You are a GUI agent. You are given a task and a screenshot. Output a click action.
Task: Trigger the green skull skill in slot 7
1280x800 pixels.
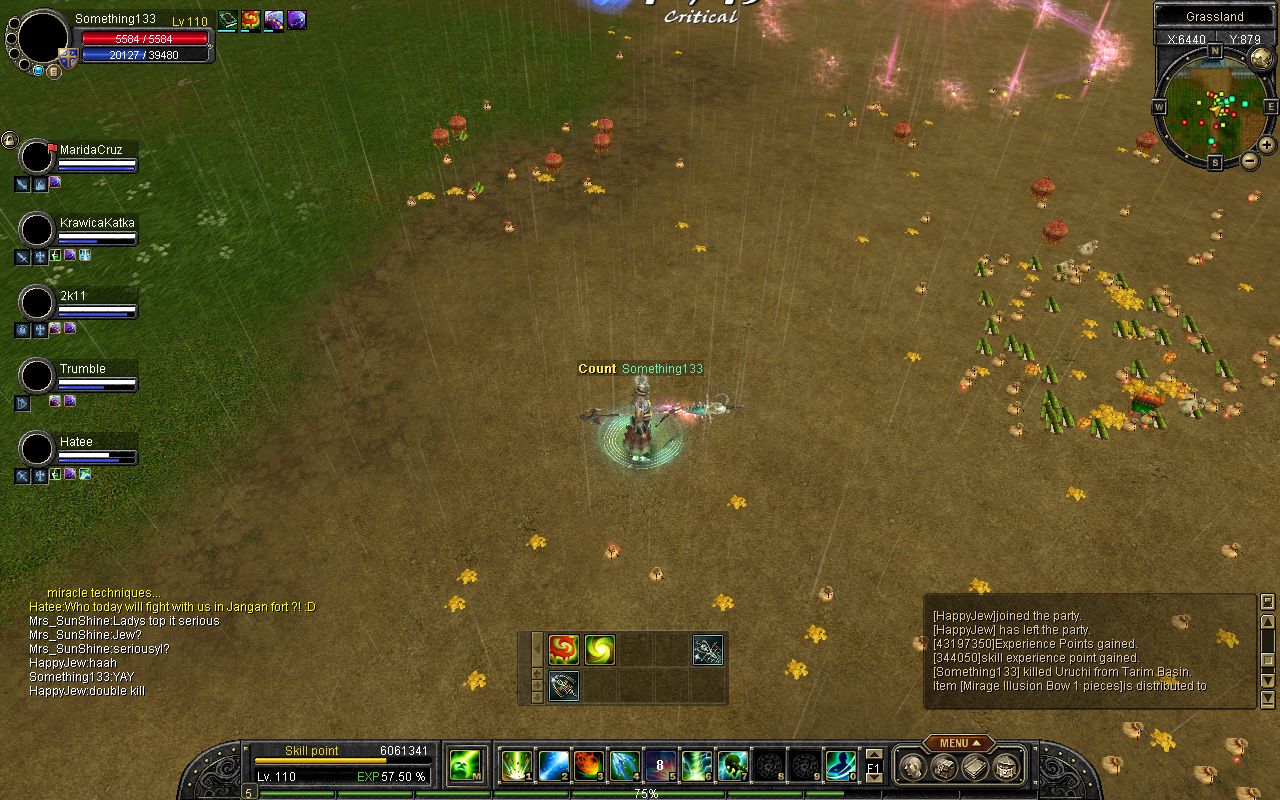coord(732,765)
